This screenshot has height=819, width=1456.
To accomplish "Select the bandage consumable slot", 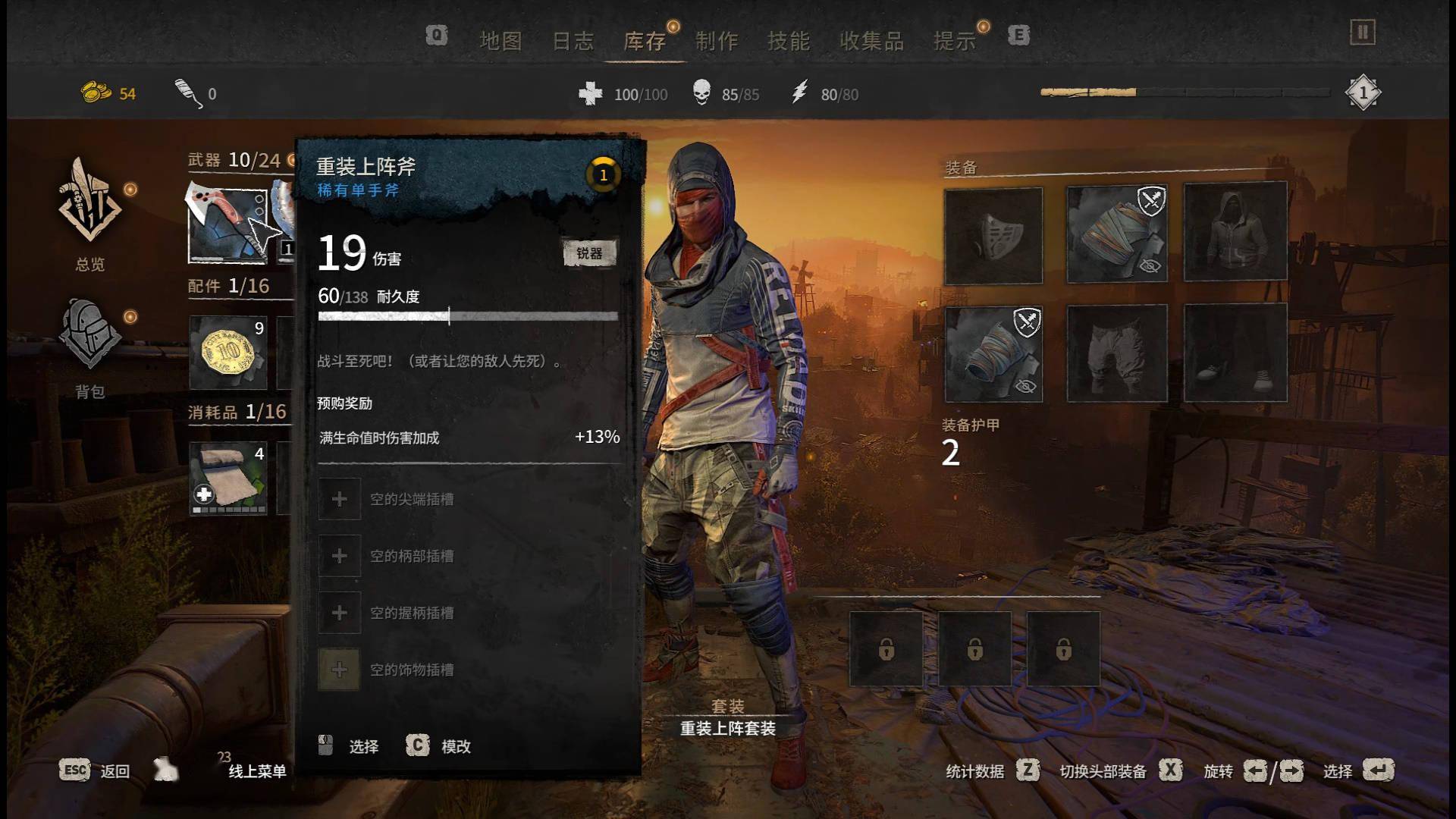I will (x=227, y=478).
